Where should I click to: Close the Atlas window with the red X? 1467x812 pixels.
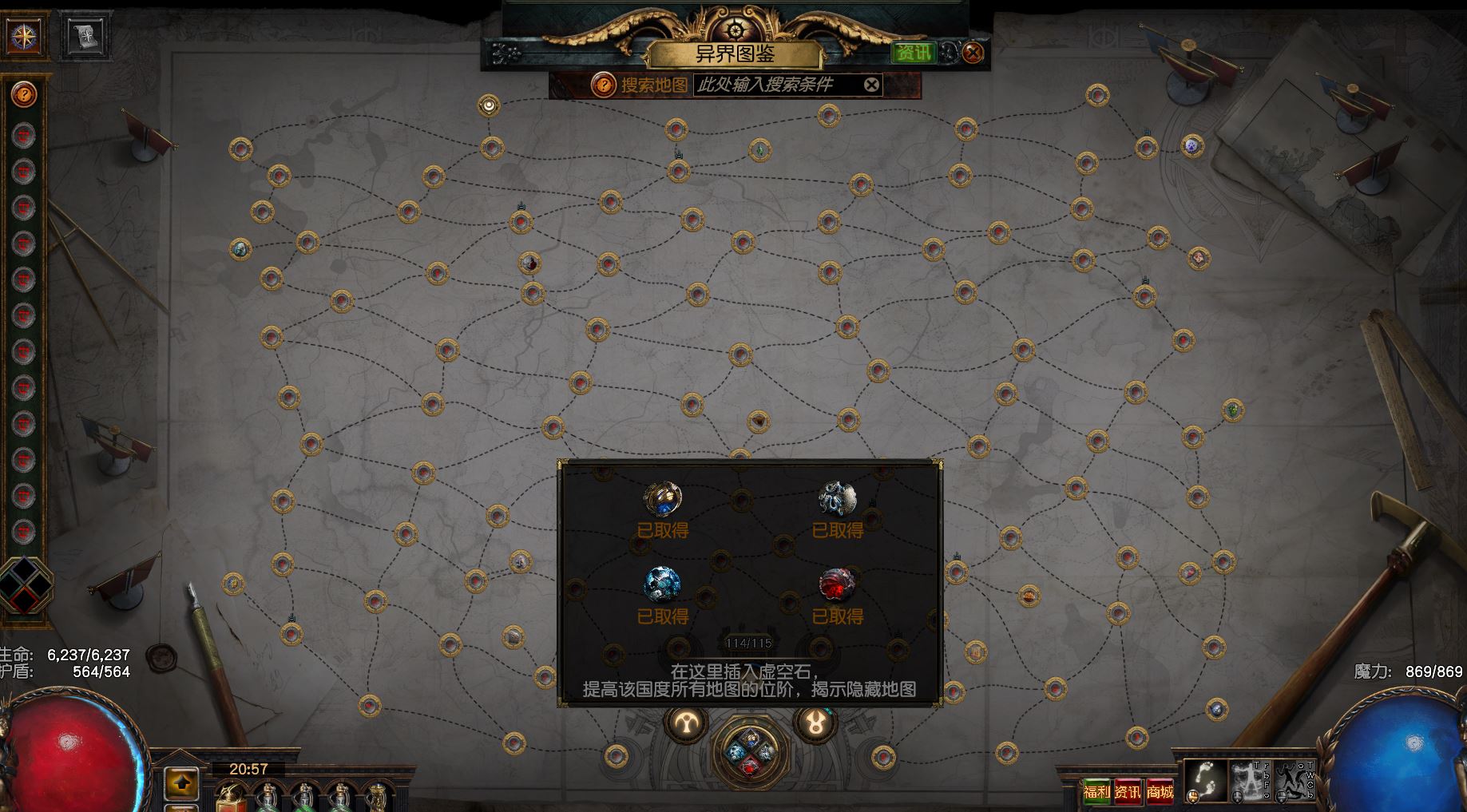[972, 53]
